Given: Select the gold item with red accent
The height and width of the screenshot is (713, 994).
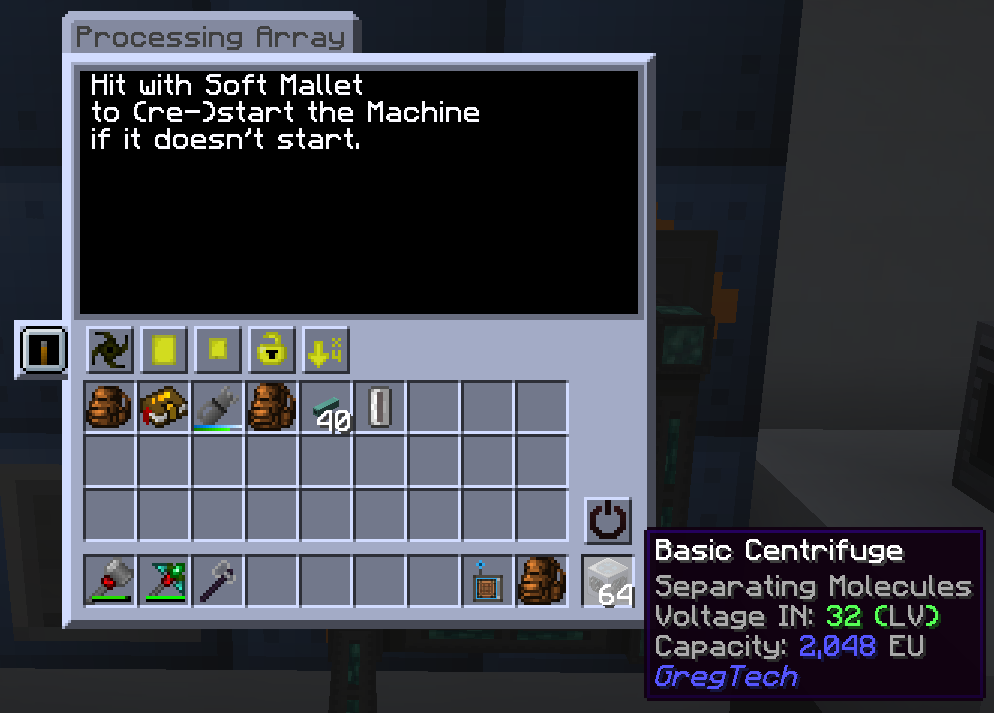Looking at the screenshot, I should click(164, 407).
